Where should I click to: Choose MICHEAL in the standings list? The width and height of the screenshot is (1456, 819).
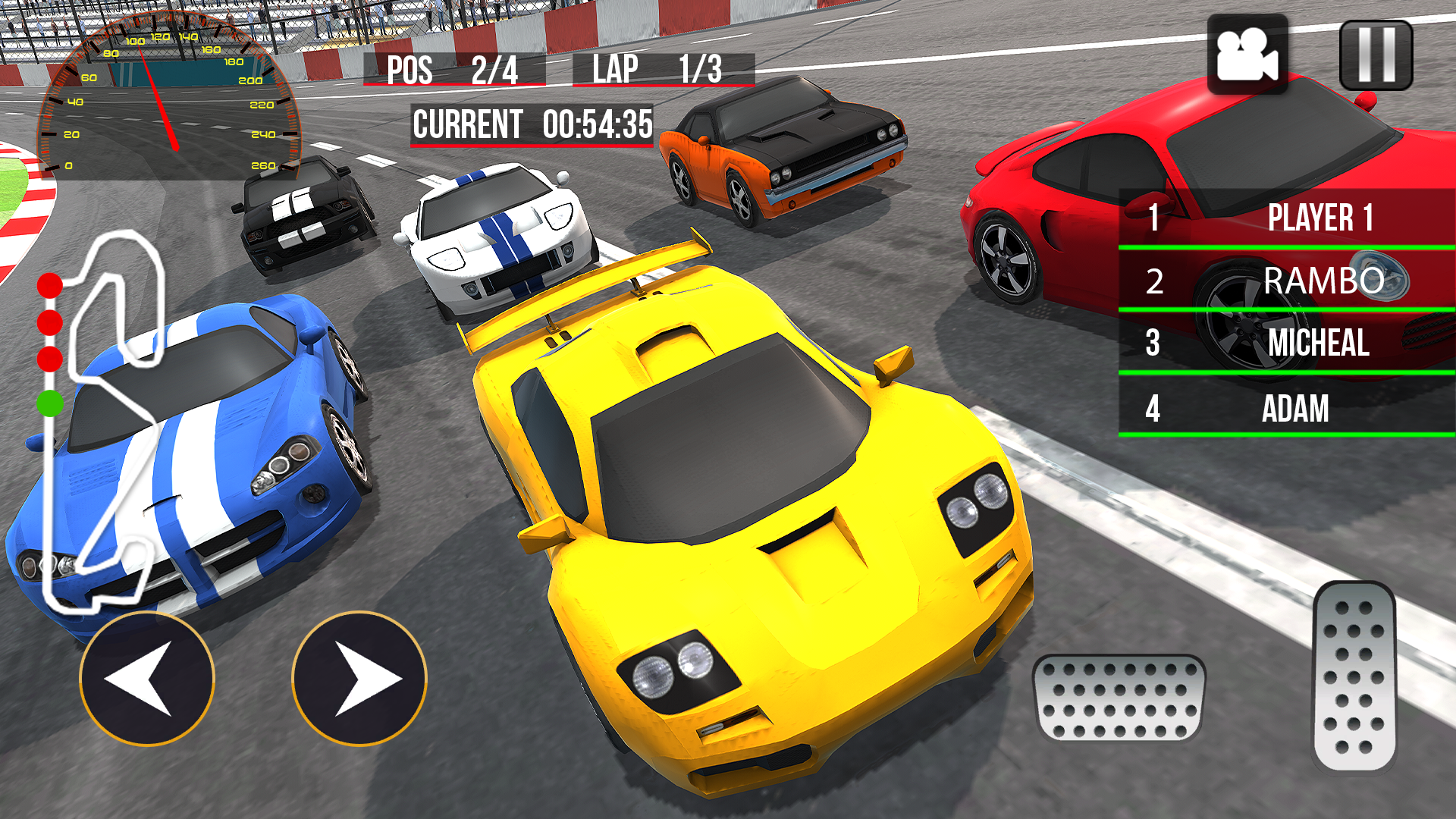pos(1287,343)
